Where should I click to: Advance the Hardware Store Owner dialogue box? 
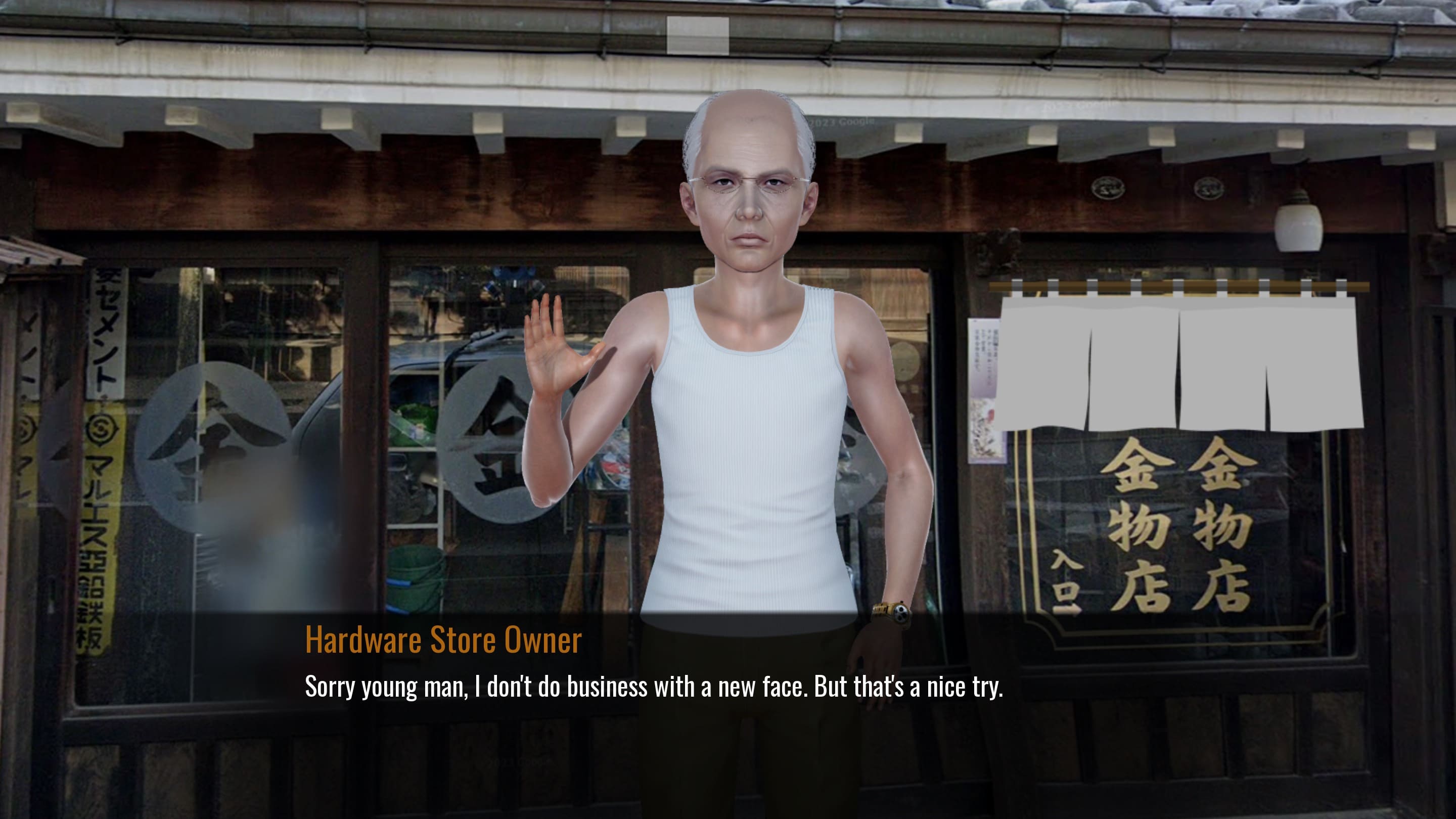[x=653, y=686]
